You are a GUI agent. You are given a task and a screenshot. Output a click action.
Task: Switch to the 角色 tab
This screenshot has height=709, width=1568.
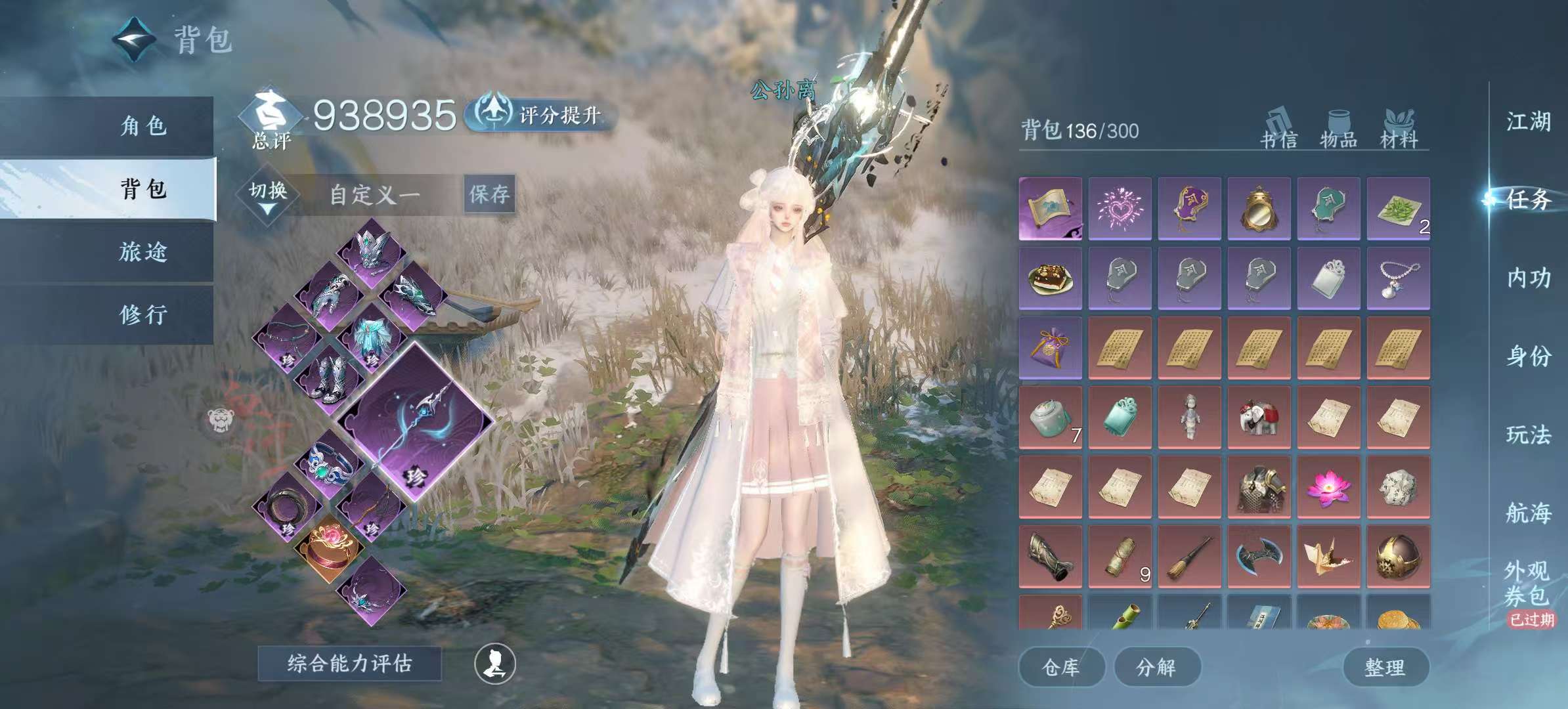coord(143,125)
